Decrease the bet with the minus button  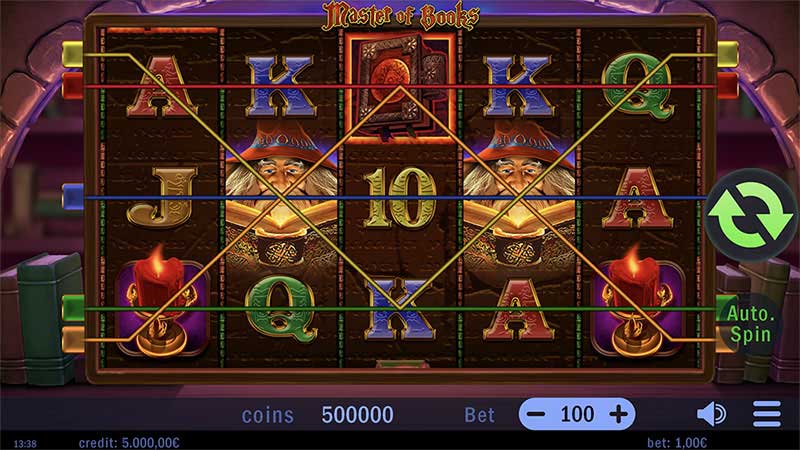(537, 414)
